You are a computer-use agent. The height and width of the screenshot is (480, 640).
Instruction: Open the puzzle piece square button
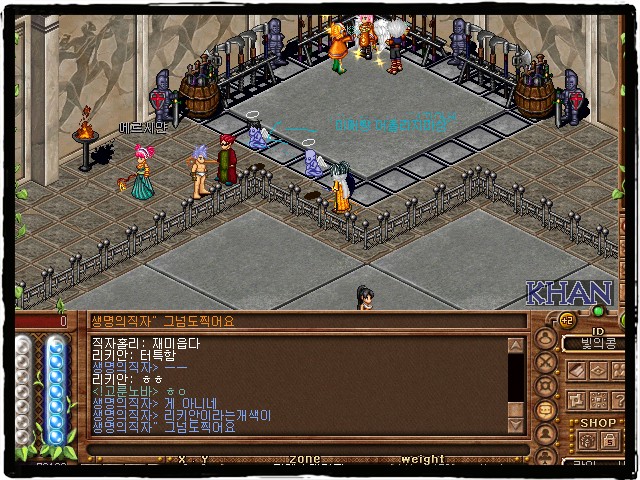(x=576, y=400)
